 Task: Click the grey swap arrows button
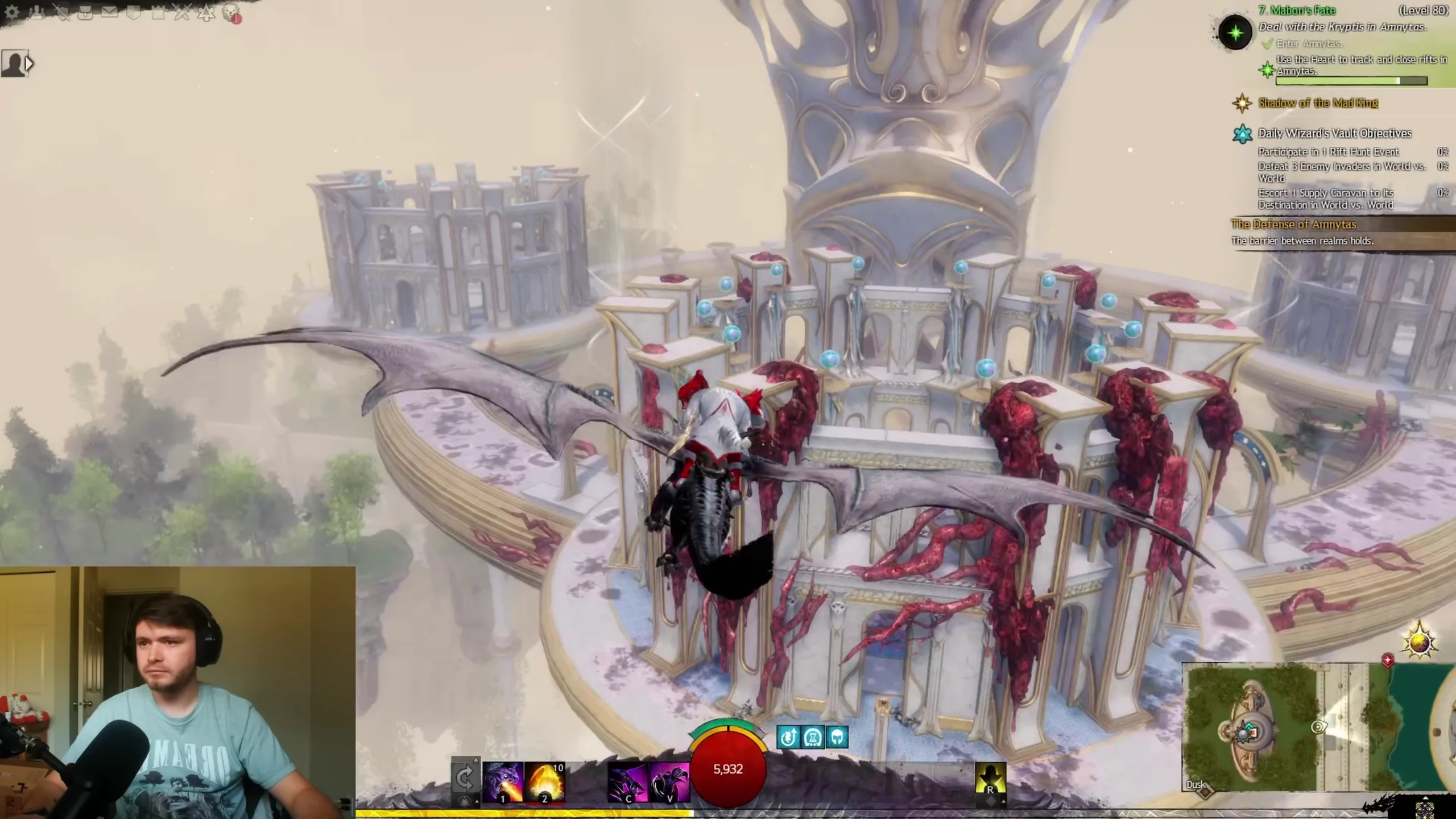465,777
